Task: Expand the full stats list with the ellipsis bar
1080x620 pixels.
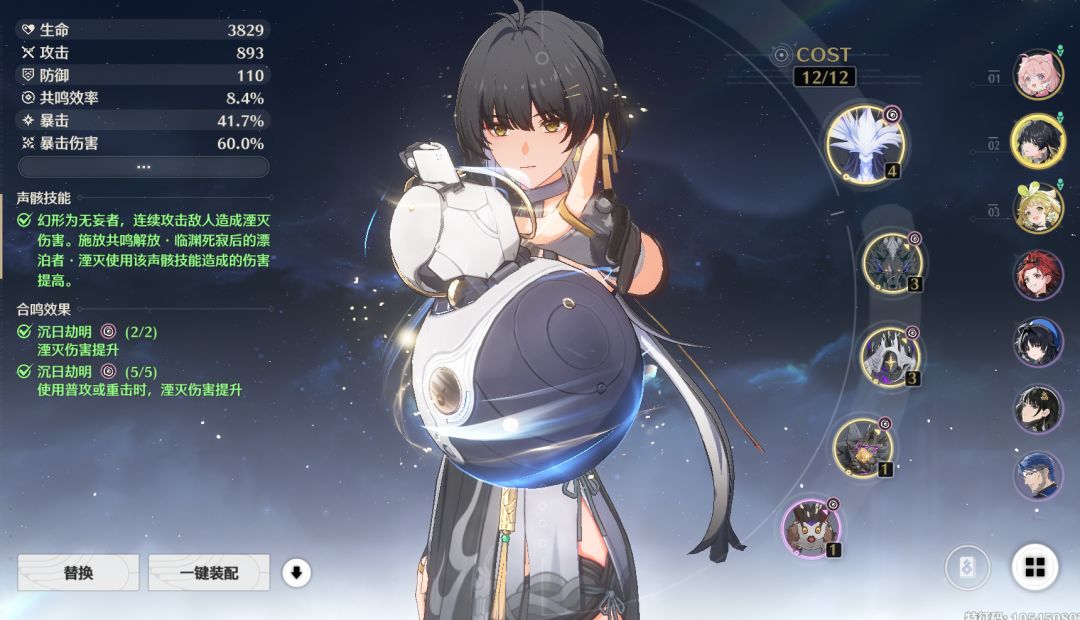Action: (143, 167)
